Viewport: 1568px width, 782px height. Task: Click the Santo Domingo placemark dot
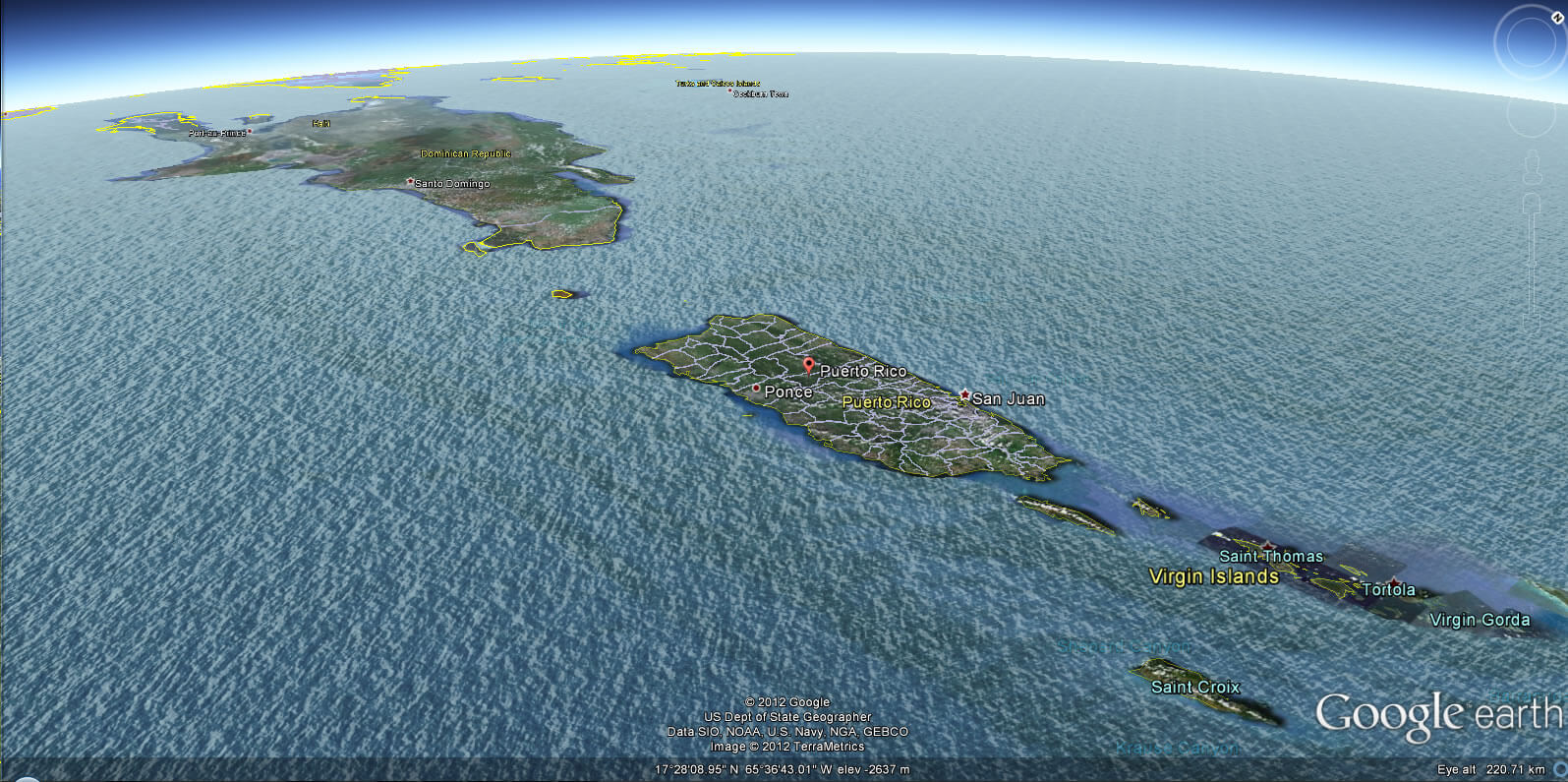411,183
